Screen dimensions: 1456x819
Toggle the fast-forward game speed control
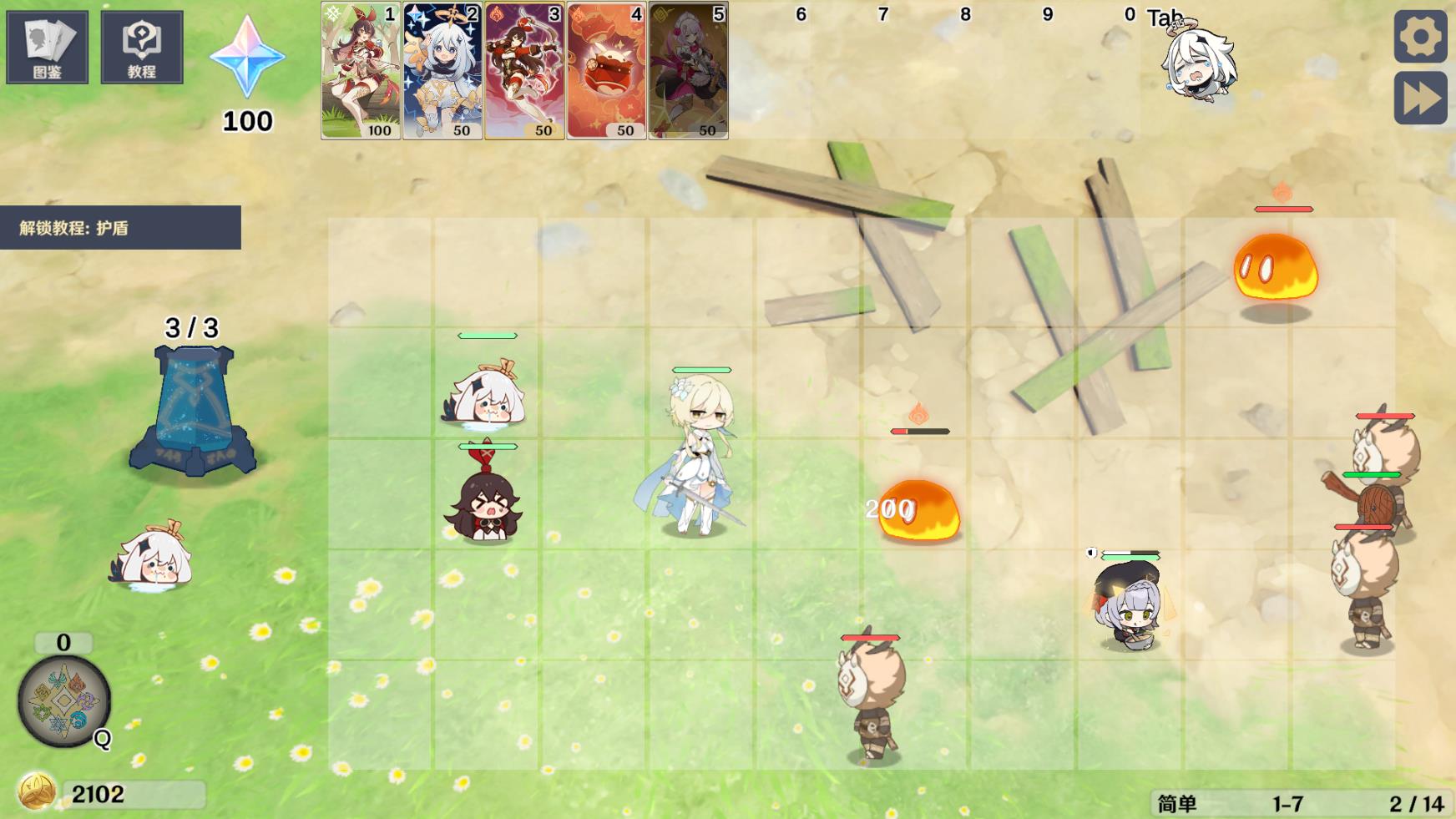point(1419,99)
